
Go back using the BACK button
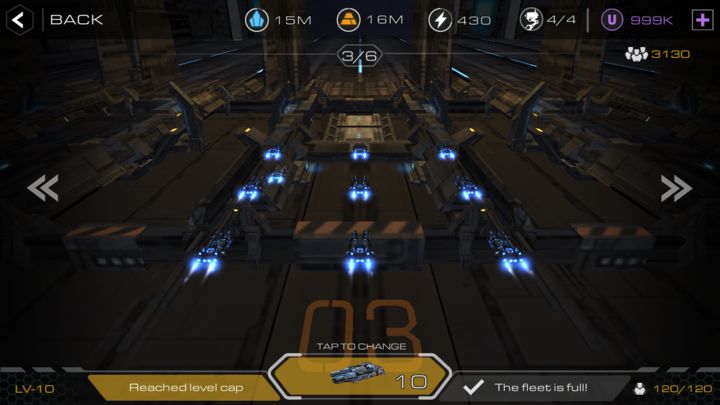pos(60,19)
